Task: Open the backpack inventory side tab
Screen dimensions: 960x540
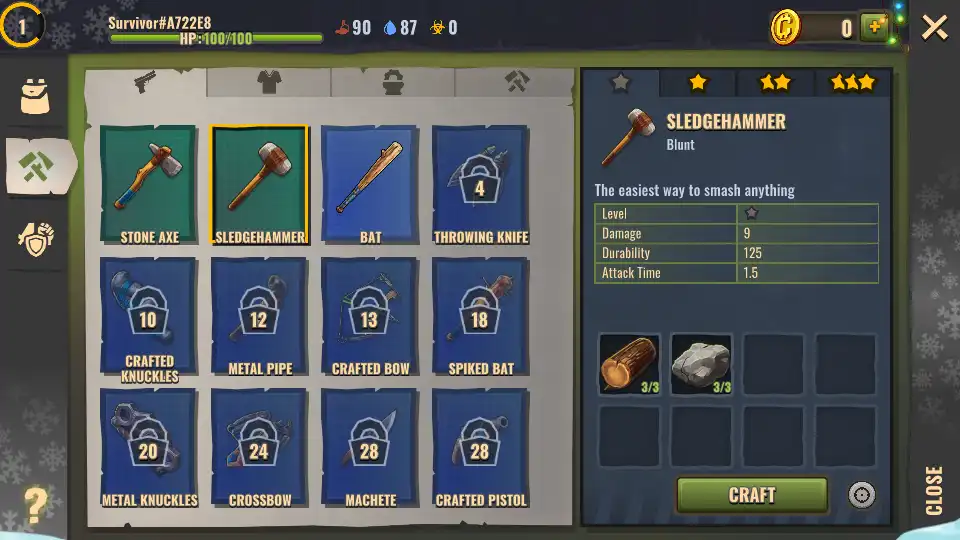Action: tap(36, 95)
